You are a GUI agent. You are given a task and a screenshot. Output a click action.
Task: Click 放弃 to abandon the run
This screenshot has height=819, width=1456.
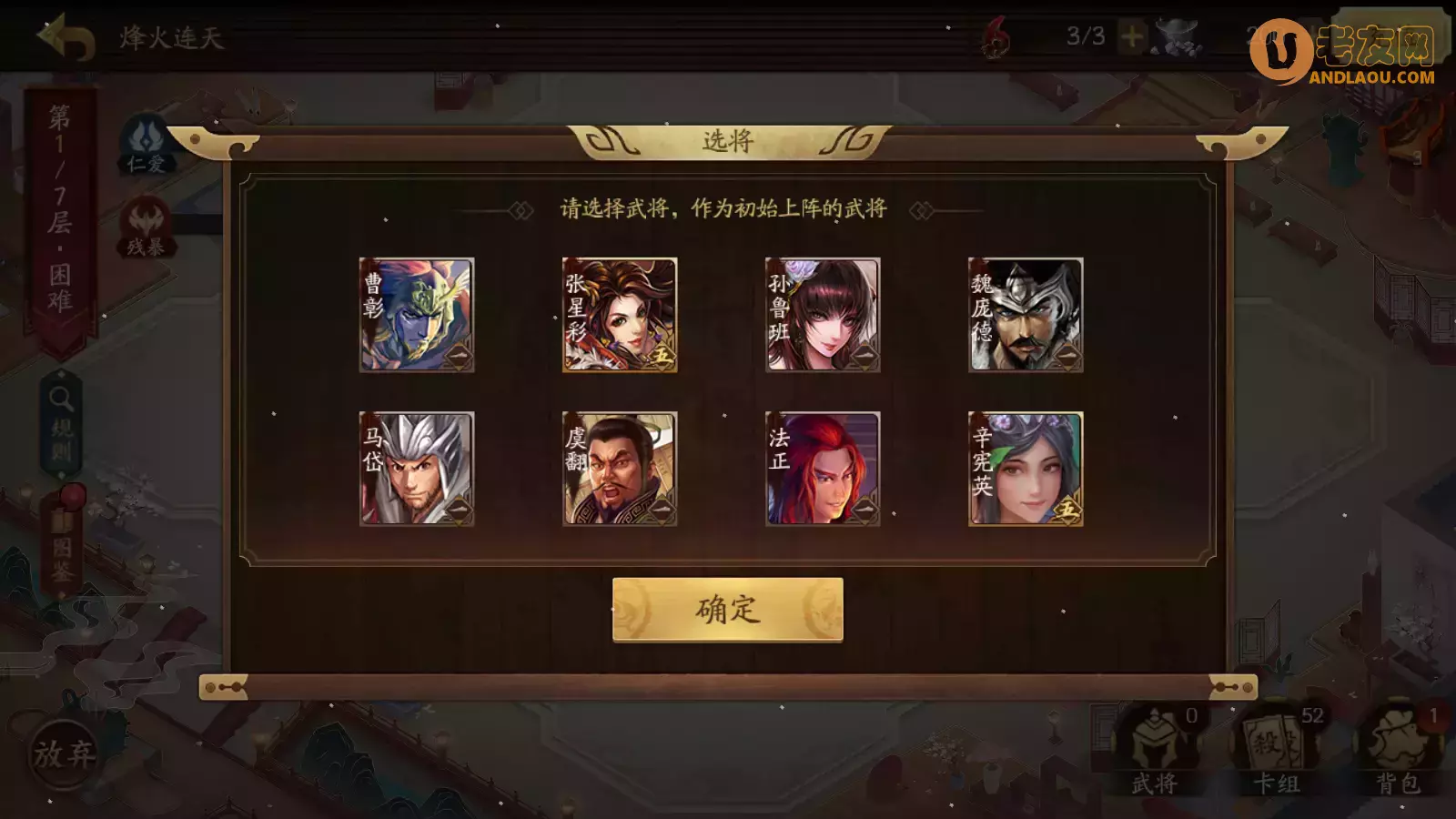tap(64, 755)
